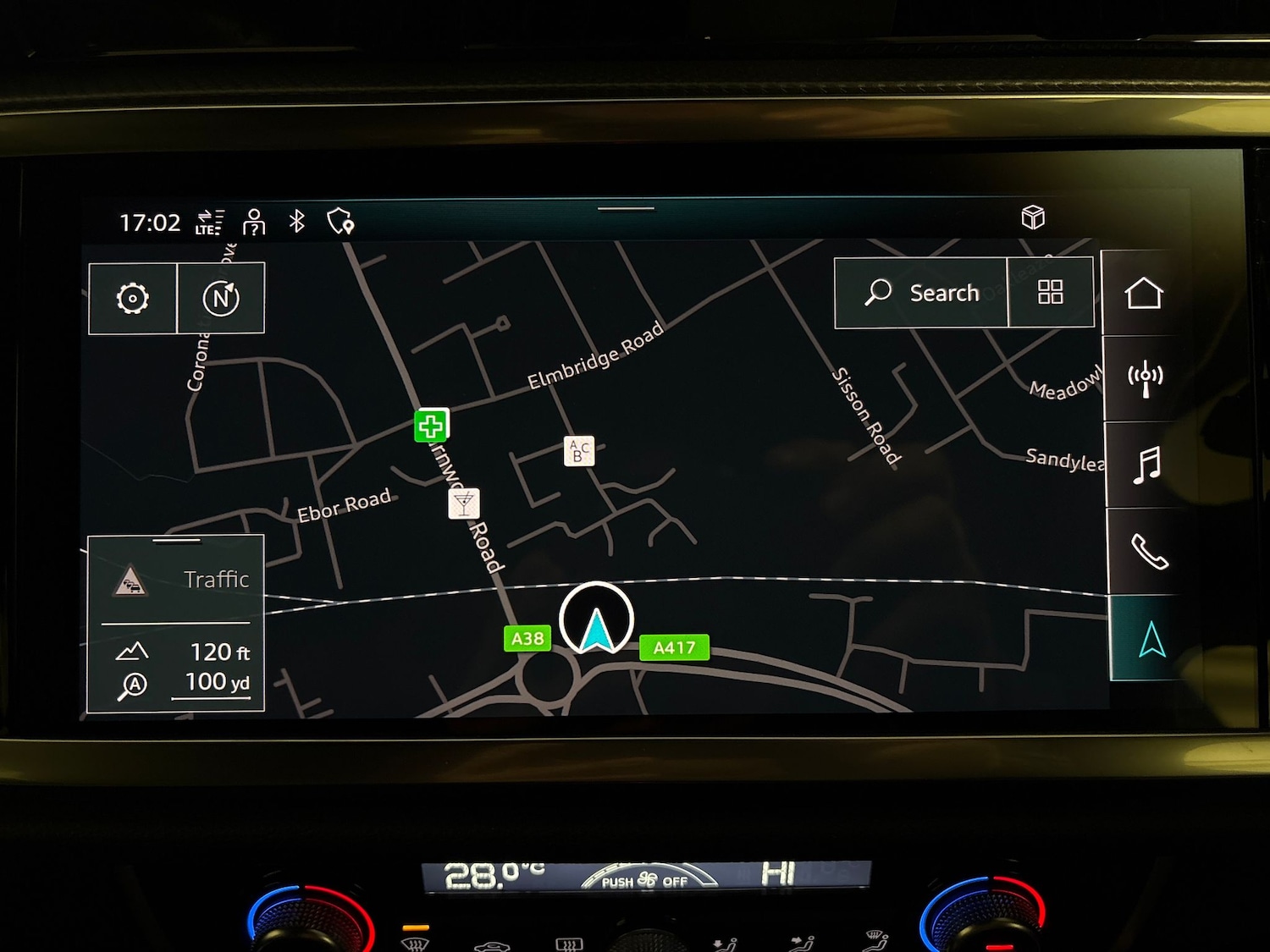
Task: Open Bluetooth status settings
Action: (295, 223)
